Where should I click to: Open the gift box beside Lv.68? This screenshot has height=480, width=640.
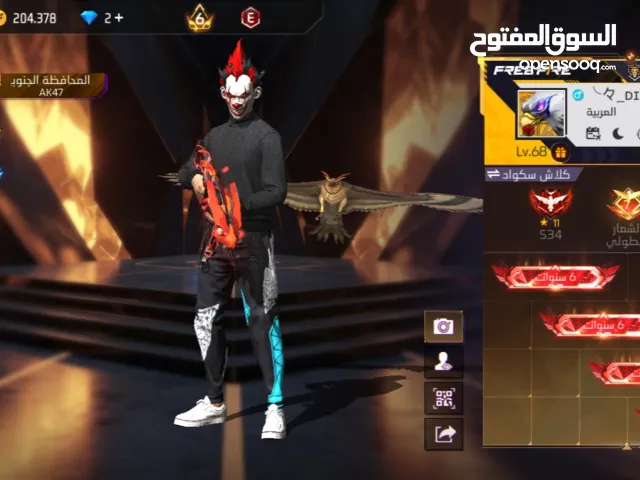click(560, 152)
